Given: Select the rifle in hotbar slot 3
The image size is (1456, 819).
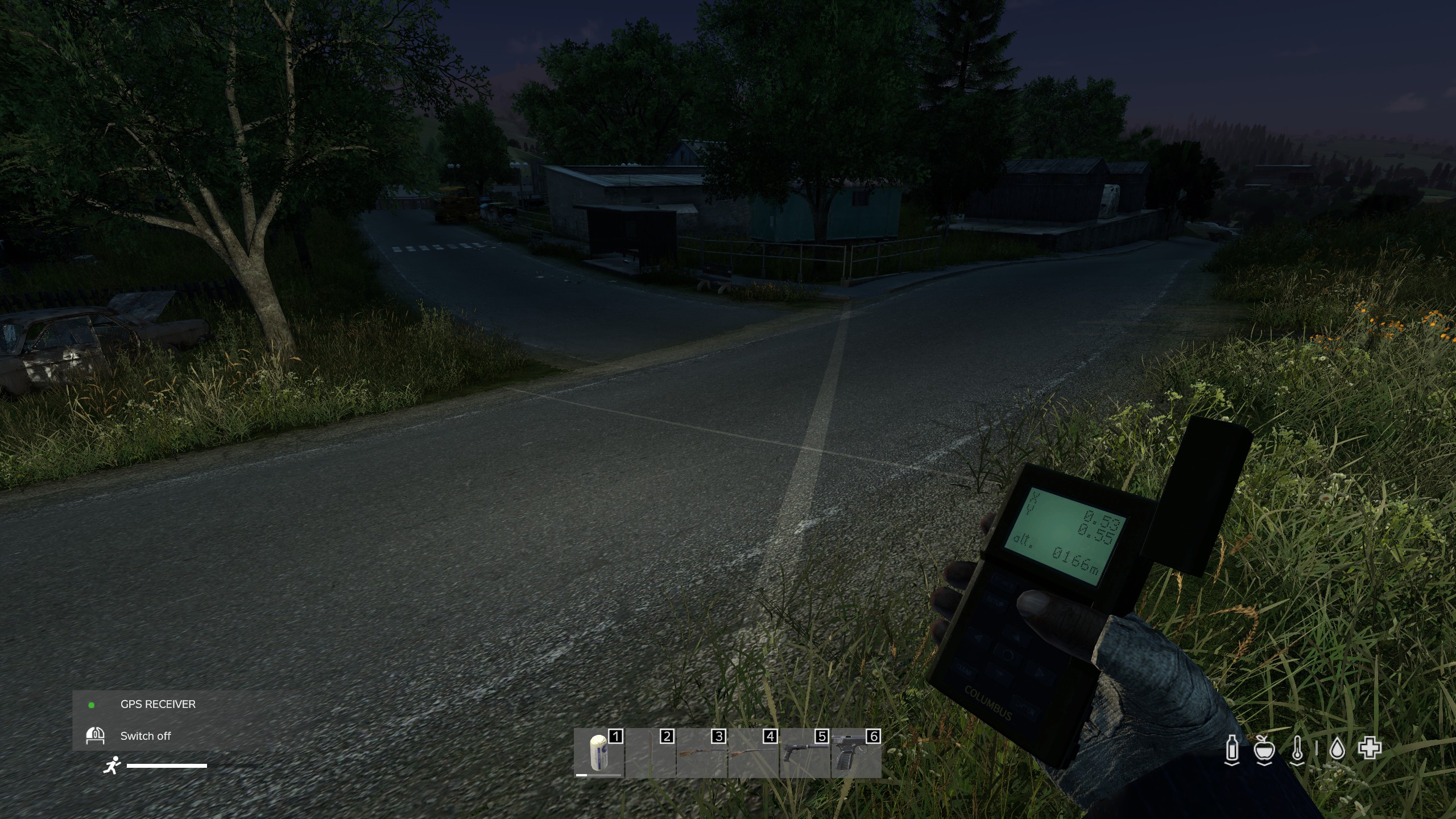Looking at the screenshot, I should tap(701, 753).
